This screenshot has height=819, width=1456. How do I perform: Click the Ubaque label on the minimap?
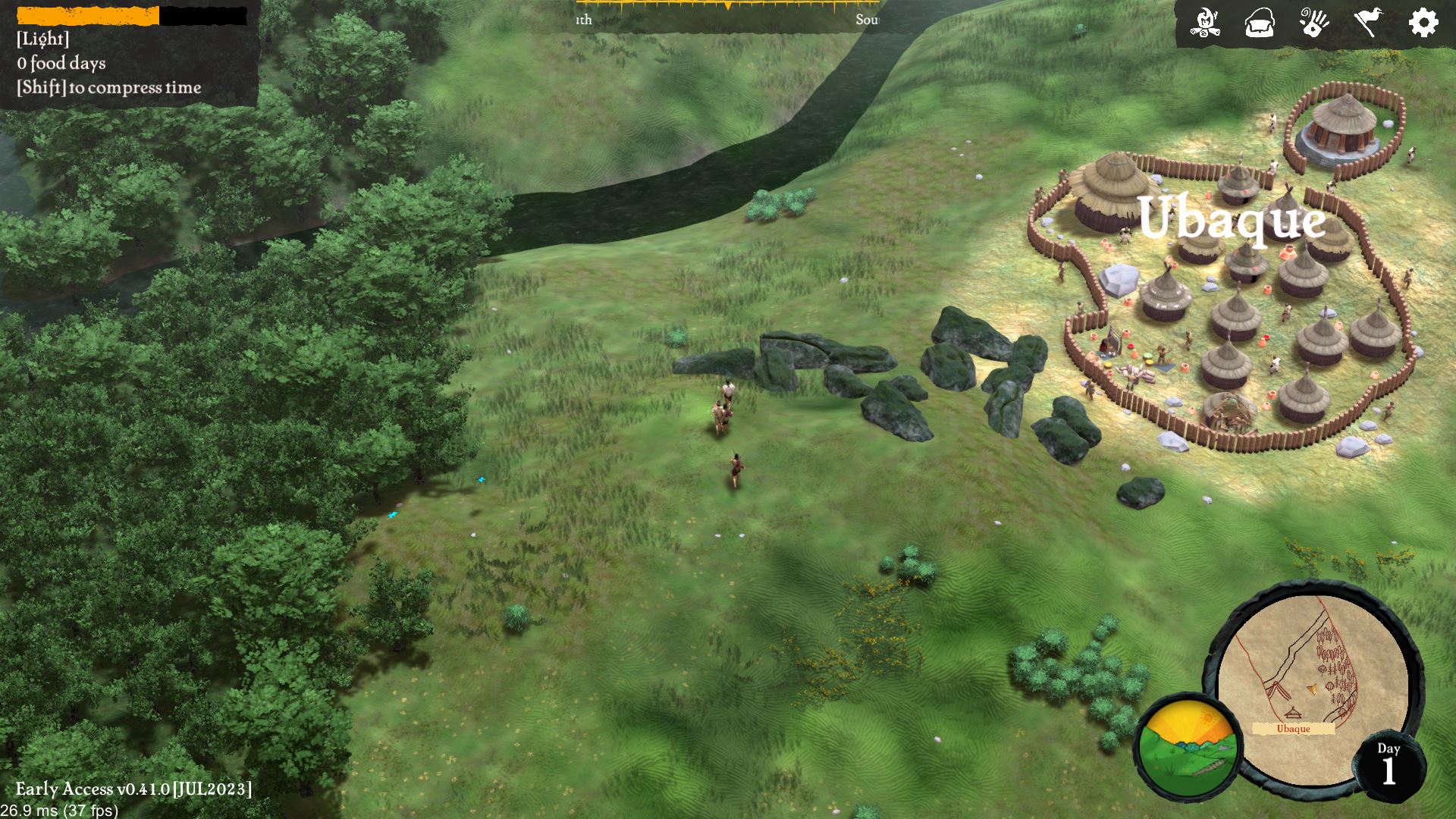[x=1293, y=729]
